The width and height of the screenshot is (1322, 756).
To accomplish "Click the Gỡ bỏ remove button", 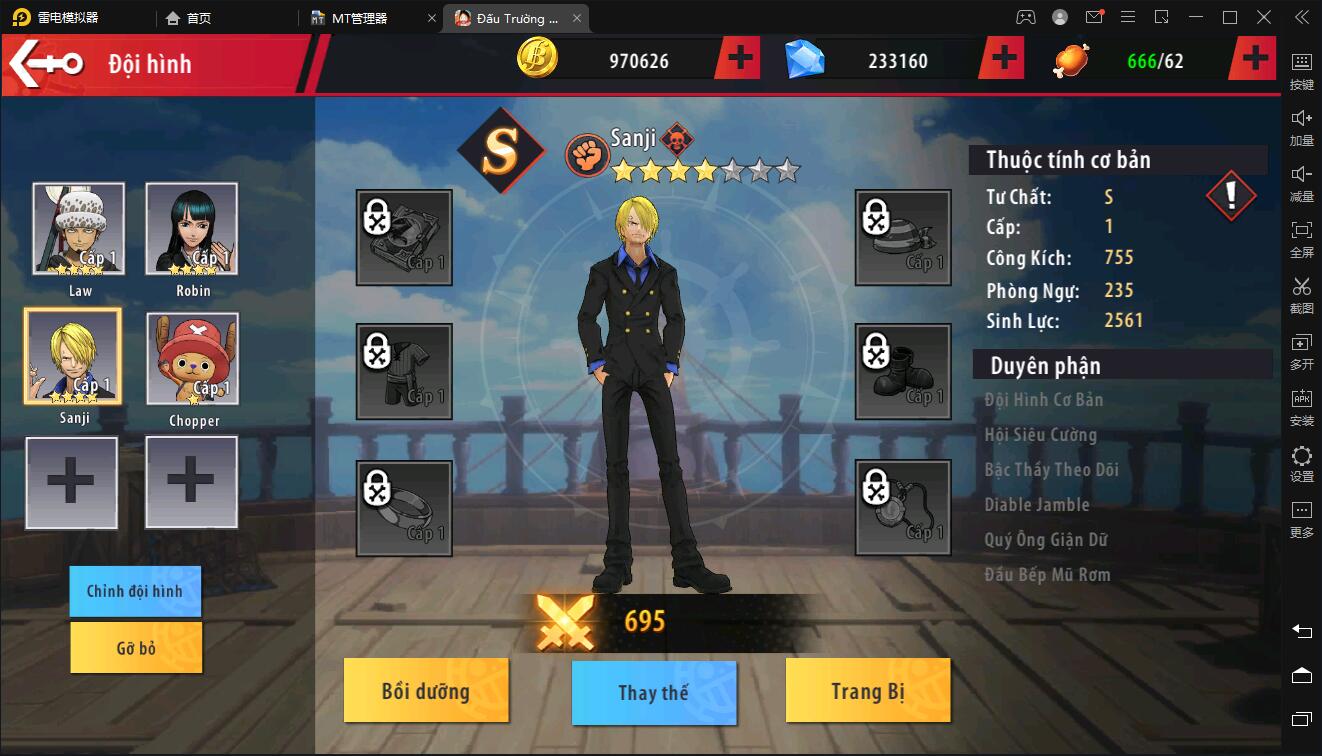I will pos(136,648).
